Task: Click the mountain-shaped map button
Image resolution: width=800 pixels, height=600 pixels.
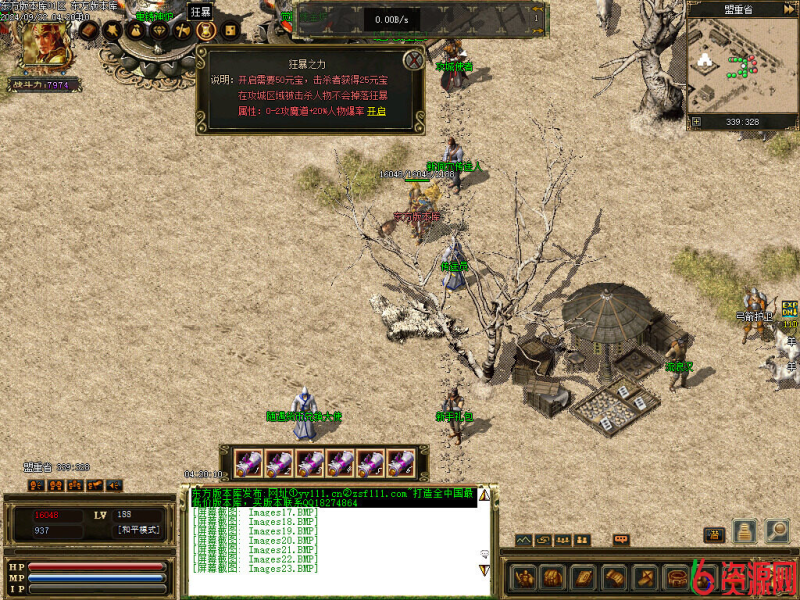Action: 523,540
